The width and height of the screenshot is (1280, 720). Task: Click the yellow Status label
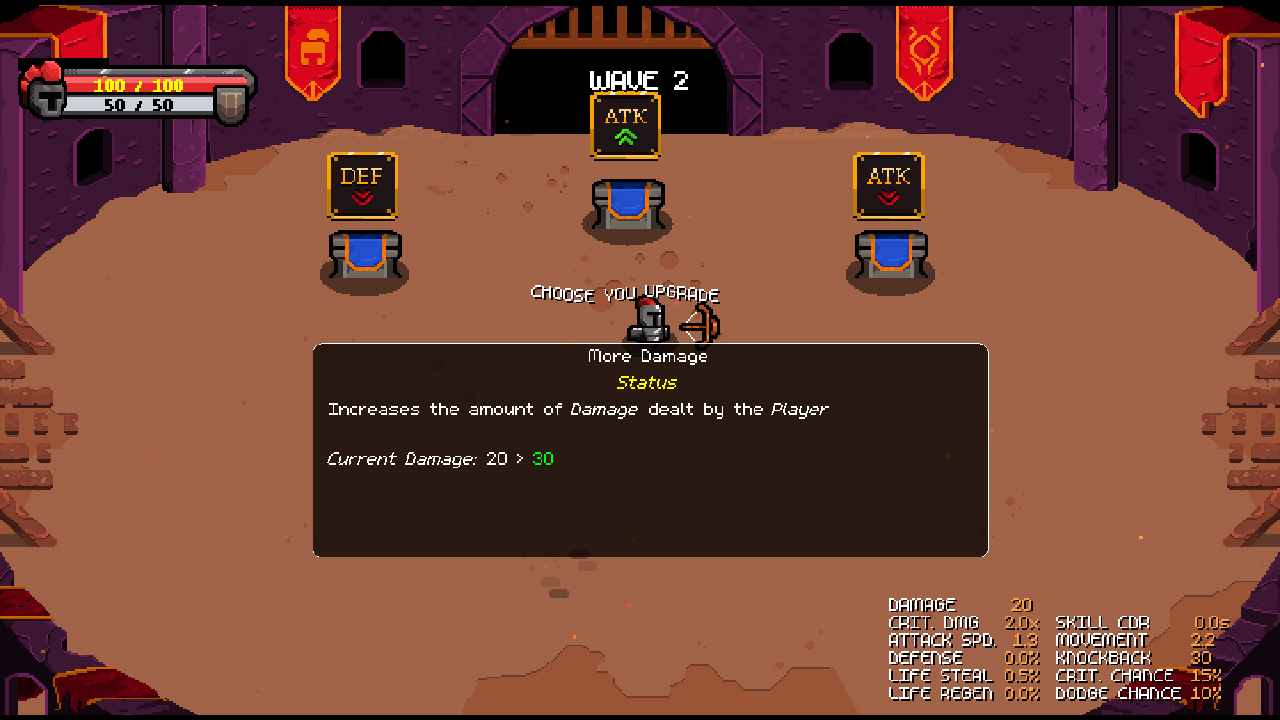(647, 383)
